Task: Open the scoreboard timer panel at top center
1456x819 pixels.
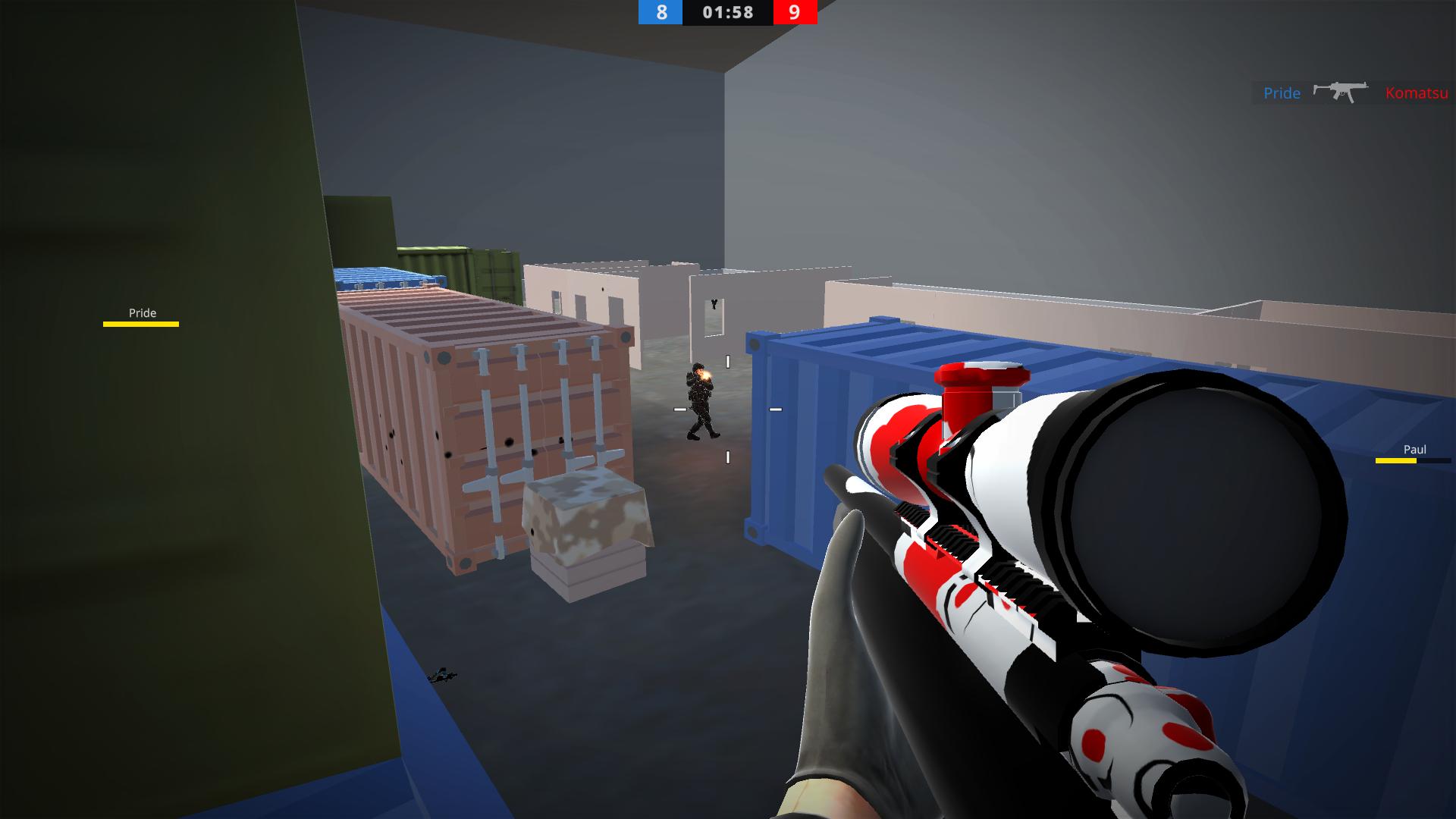Action: (x=726, y=13)
